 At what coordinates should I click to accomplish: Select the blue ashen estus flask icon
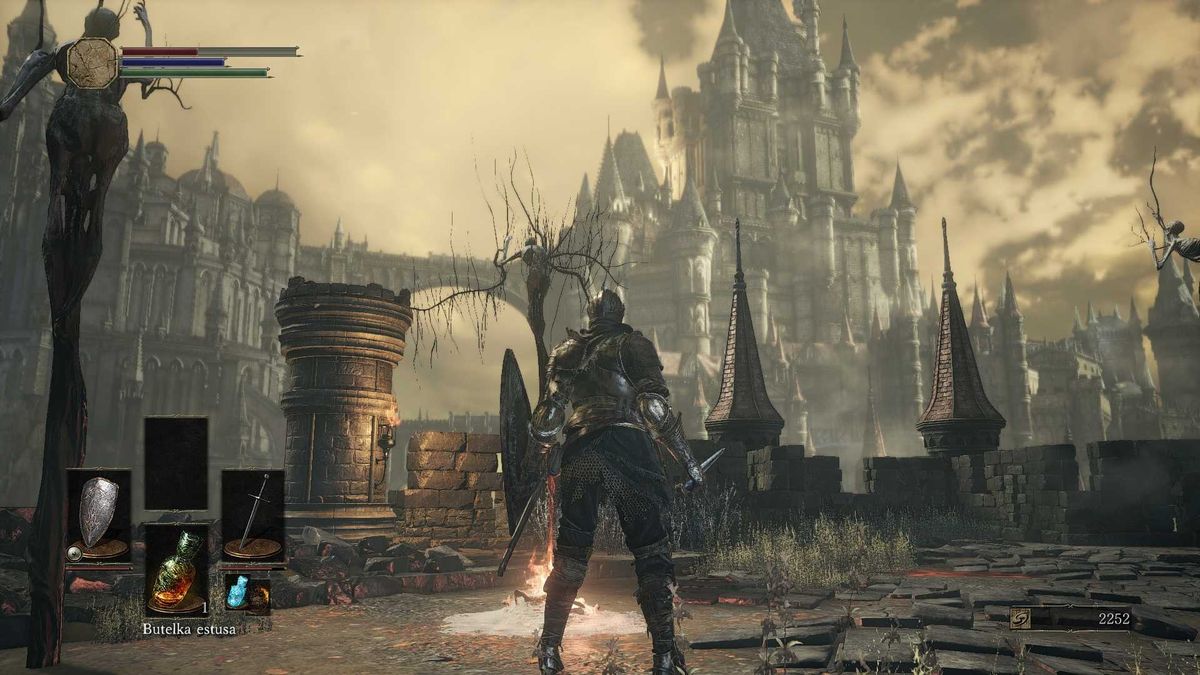click(x=236, y=591)
